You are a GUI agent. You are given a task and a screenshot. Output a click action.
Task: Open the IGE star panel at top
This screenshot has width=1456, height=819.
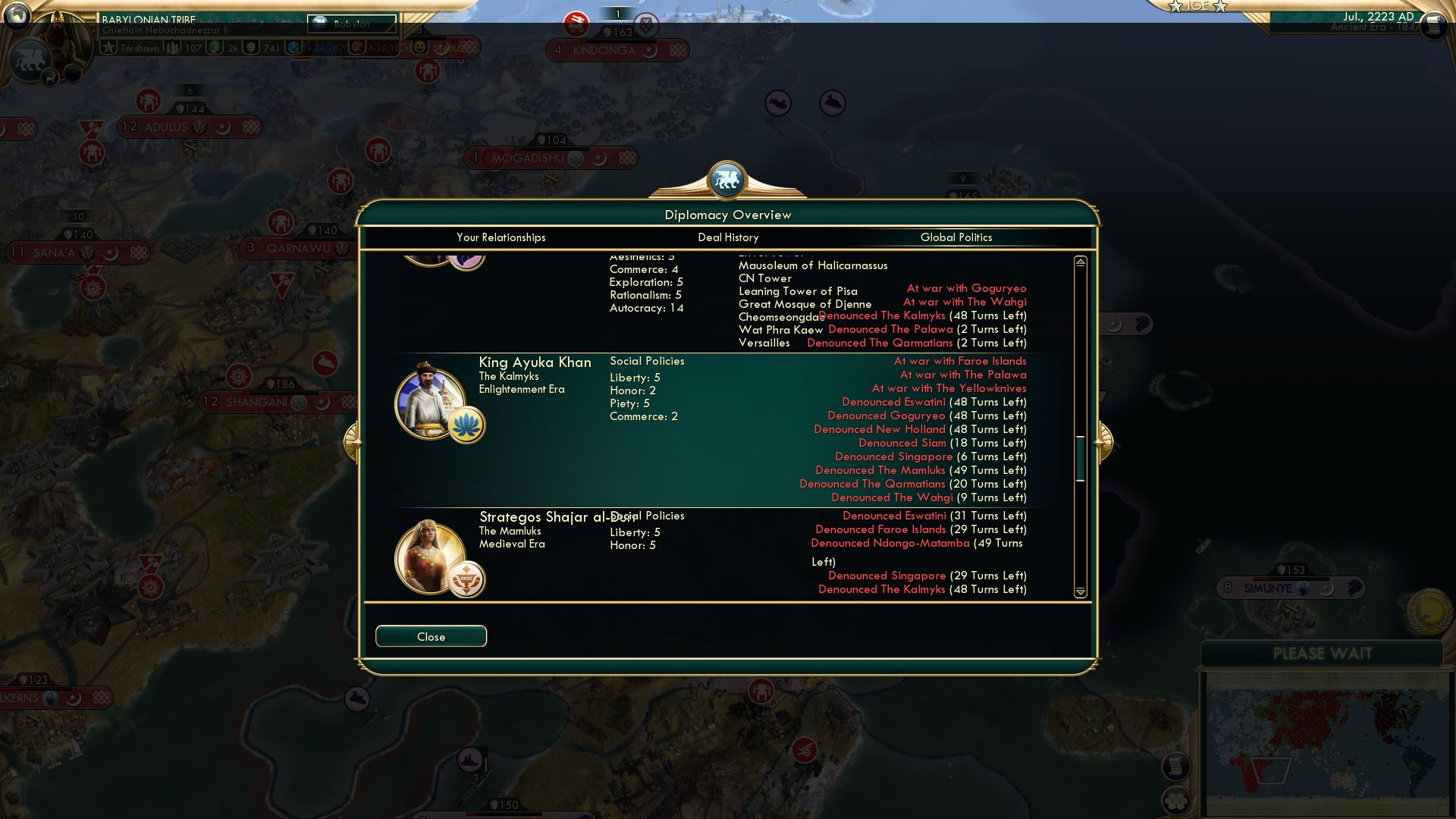tap(1197, 8)
